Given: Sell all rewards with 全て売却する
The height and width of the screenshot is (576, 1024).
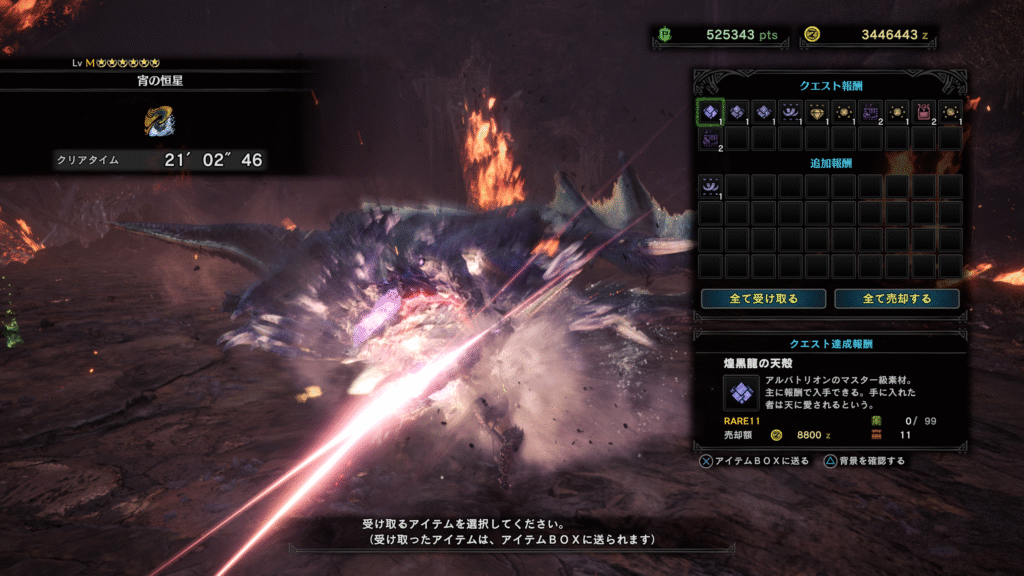Looking at the screenshot, I should [896, 298].
